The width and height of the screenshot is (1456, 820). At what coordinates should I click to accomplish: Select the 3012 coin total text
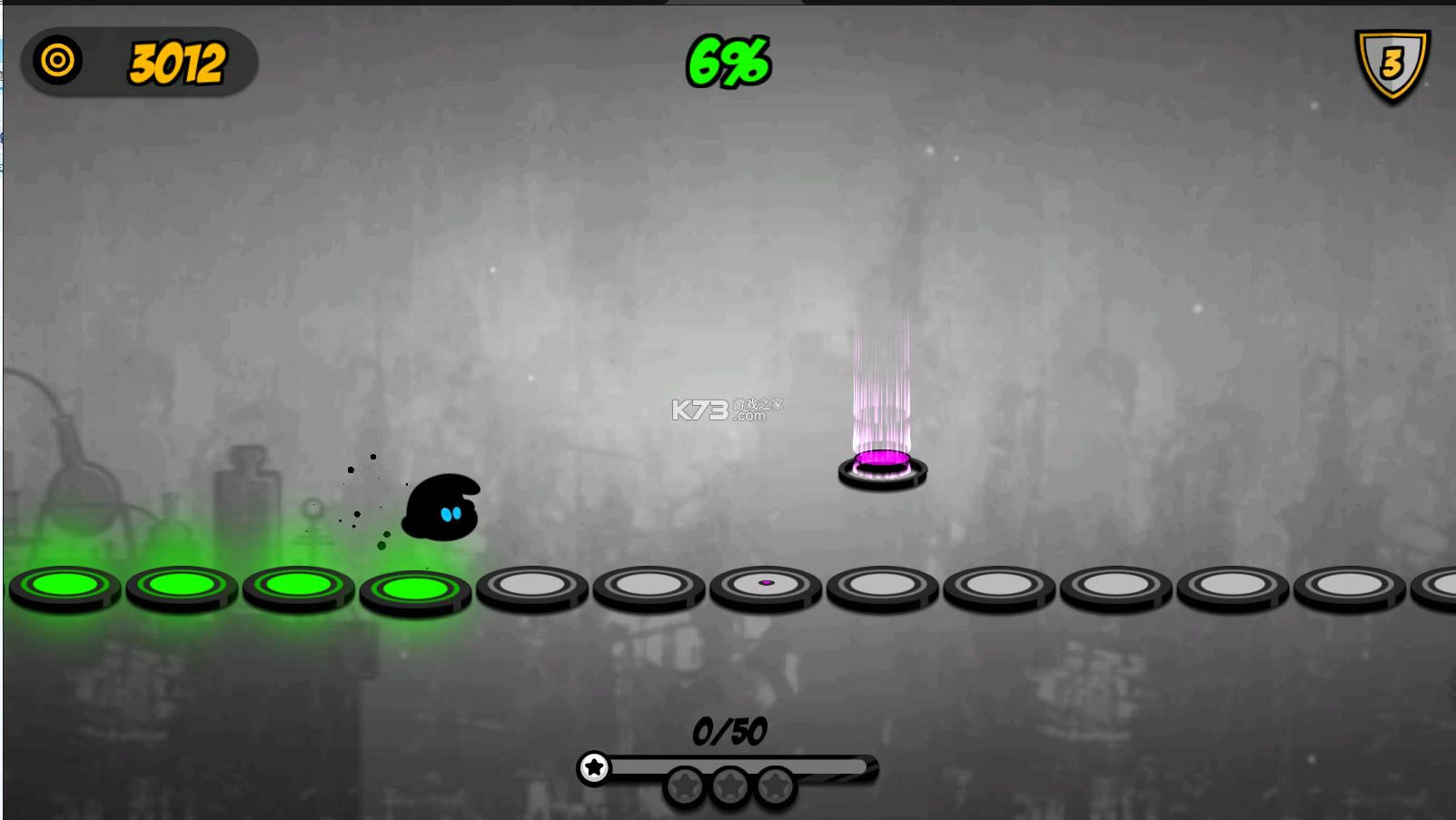pyautogui.click(x=178, y=63)
